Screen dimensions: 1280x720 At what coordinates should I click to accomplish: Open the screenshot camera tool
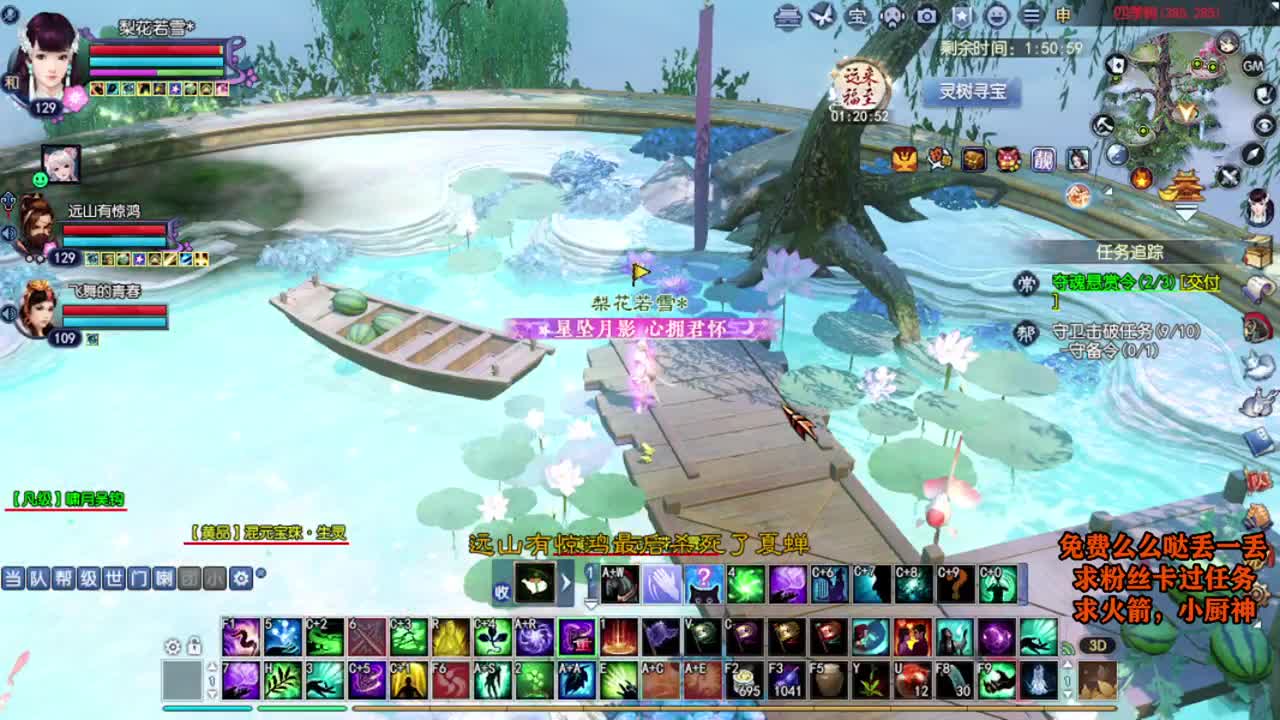(925, 13)
